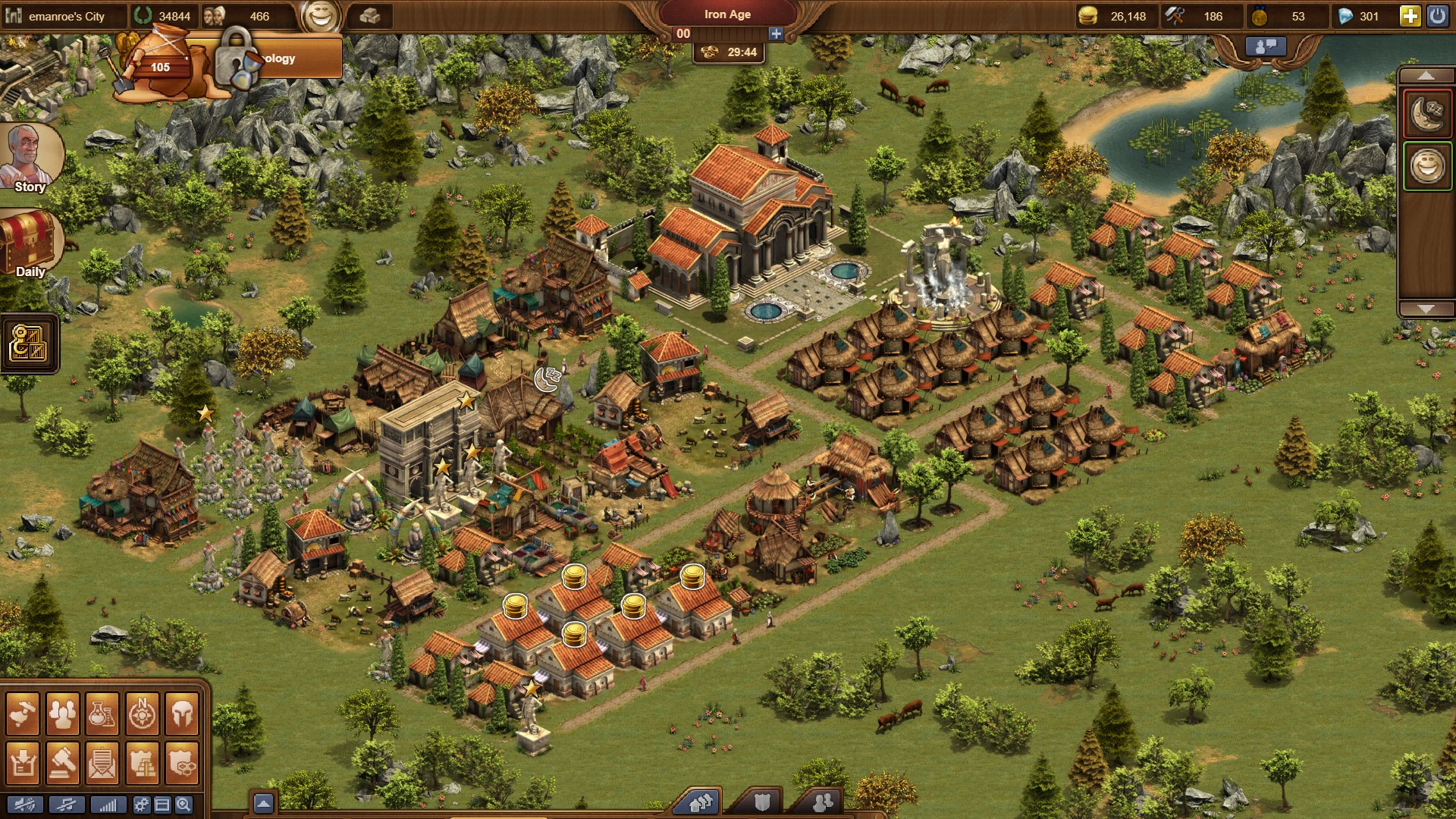Viewport: 1456px width, 819px height.
Task: Open the friends tab in bottom bar
Action: click(x=822, y=802)
